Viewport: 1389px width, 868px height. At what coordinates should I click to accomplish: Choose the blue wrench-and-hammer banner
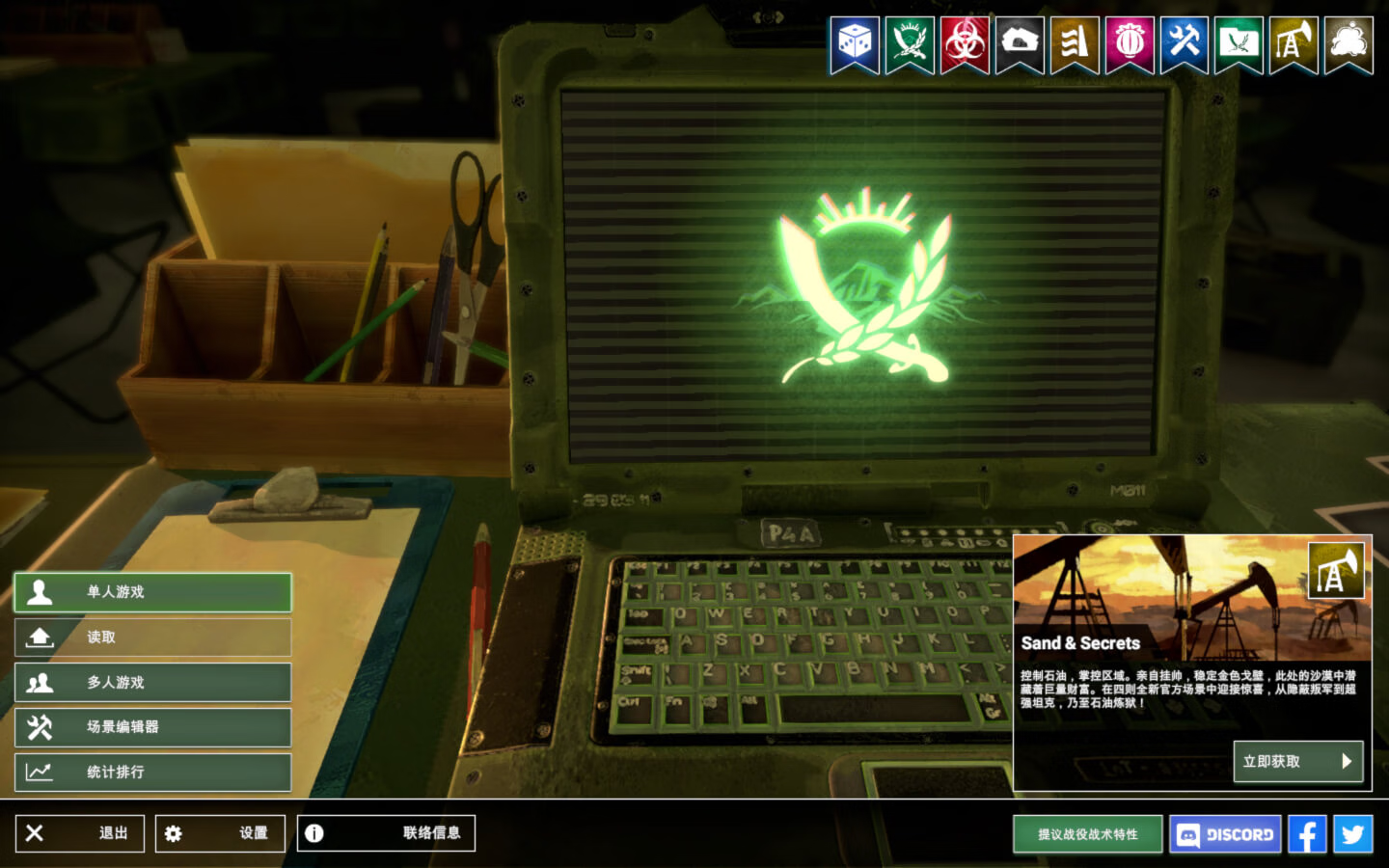tap(1185, 43)
